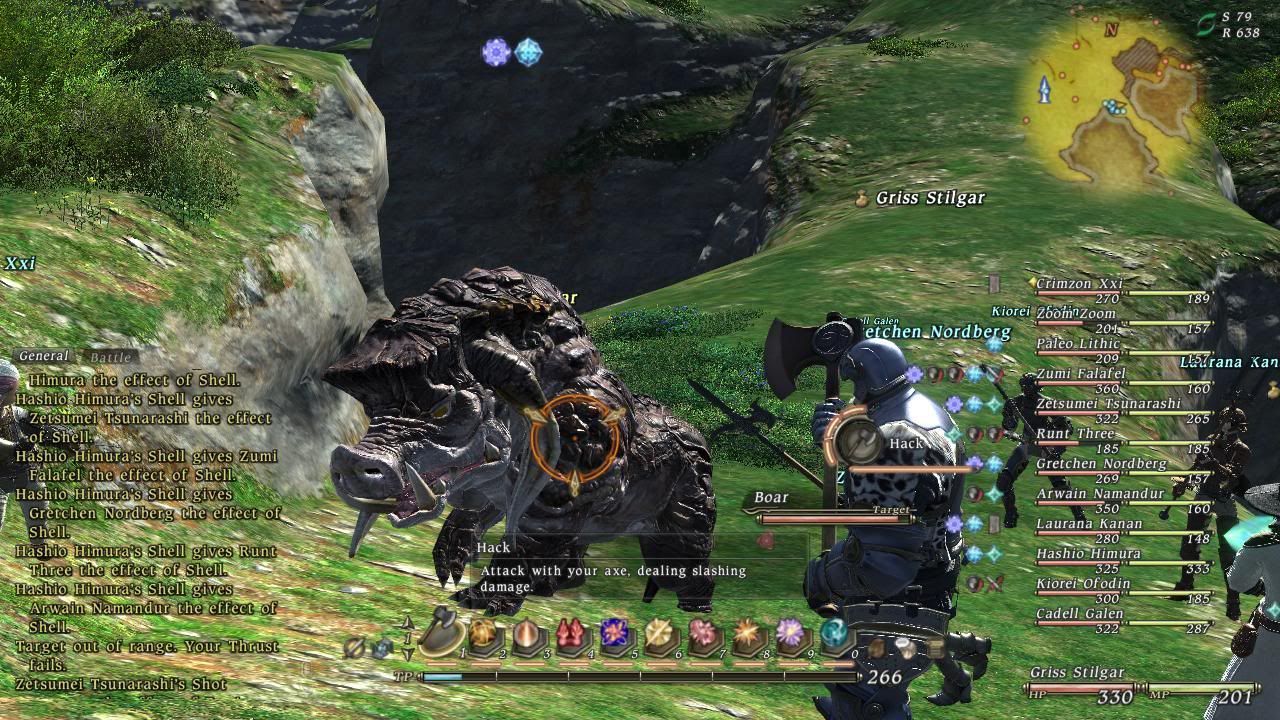
Task: Select Runt Three in the party list
Action: pyautogui.click(x=1075, y=434)
